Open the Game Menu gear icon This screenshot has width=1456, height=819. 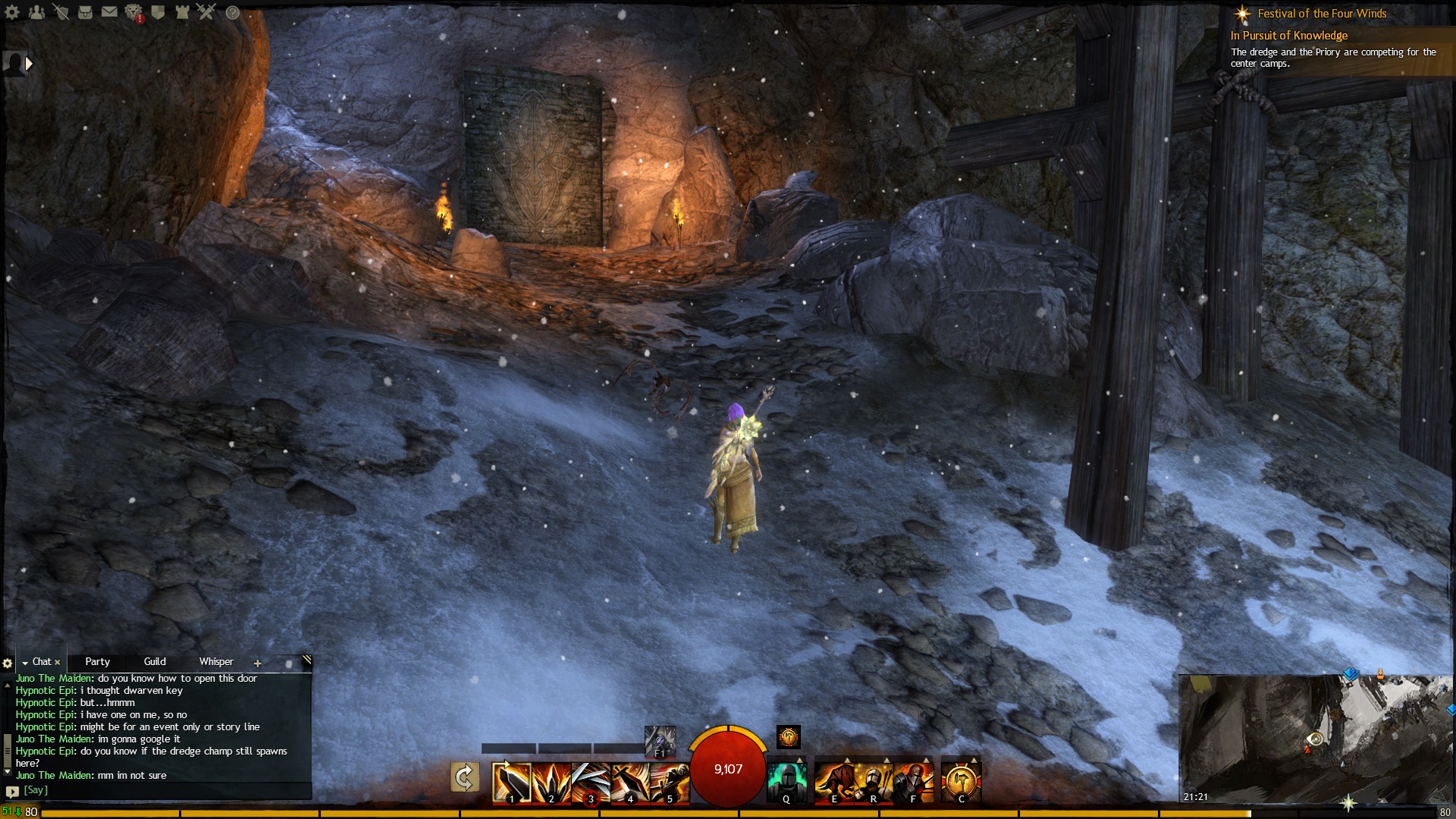(11, 12)
